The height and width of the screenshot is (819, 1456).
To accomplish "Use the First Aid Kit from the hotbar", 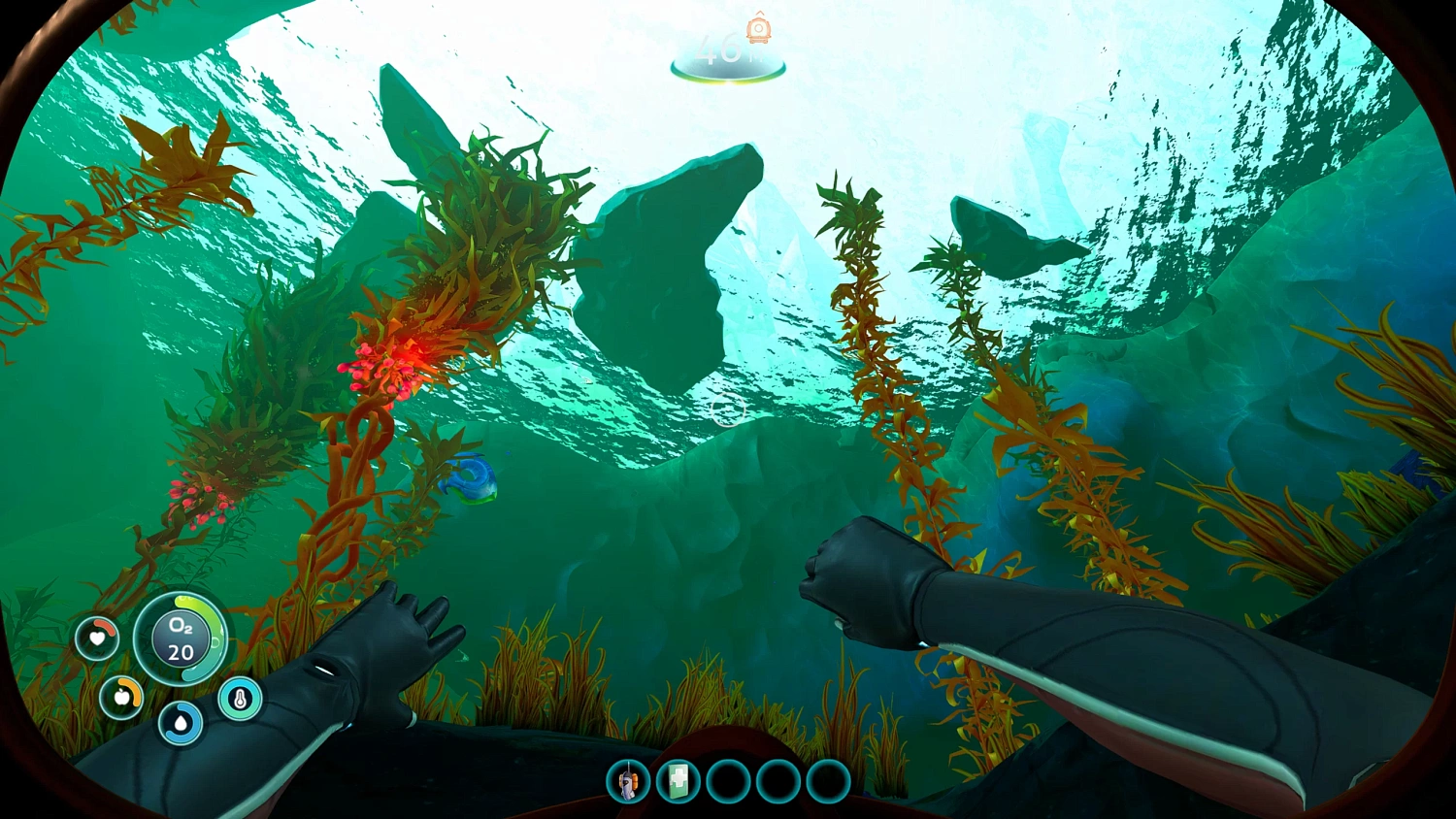I will click(679, 782).
